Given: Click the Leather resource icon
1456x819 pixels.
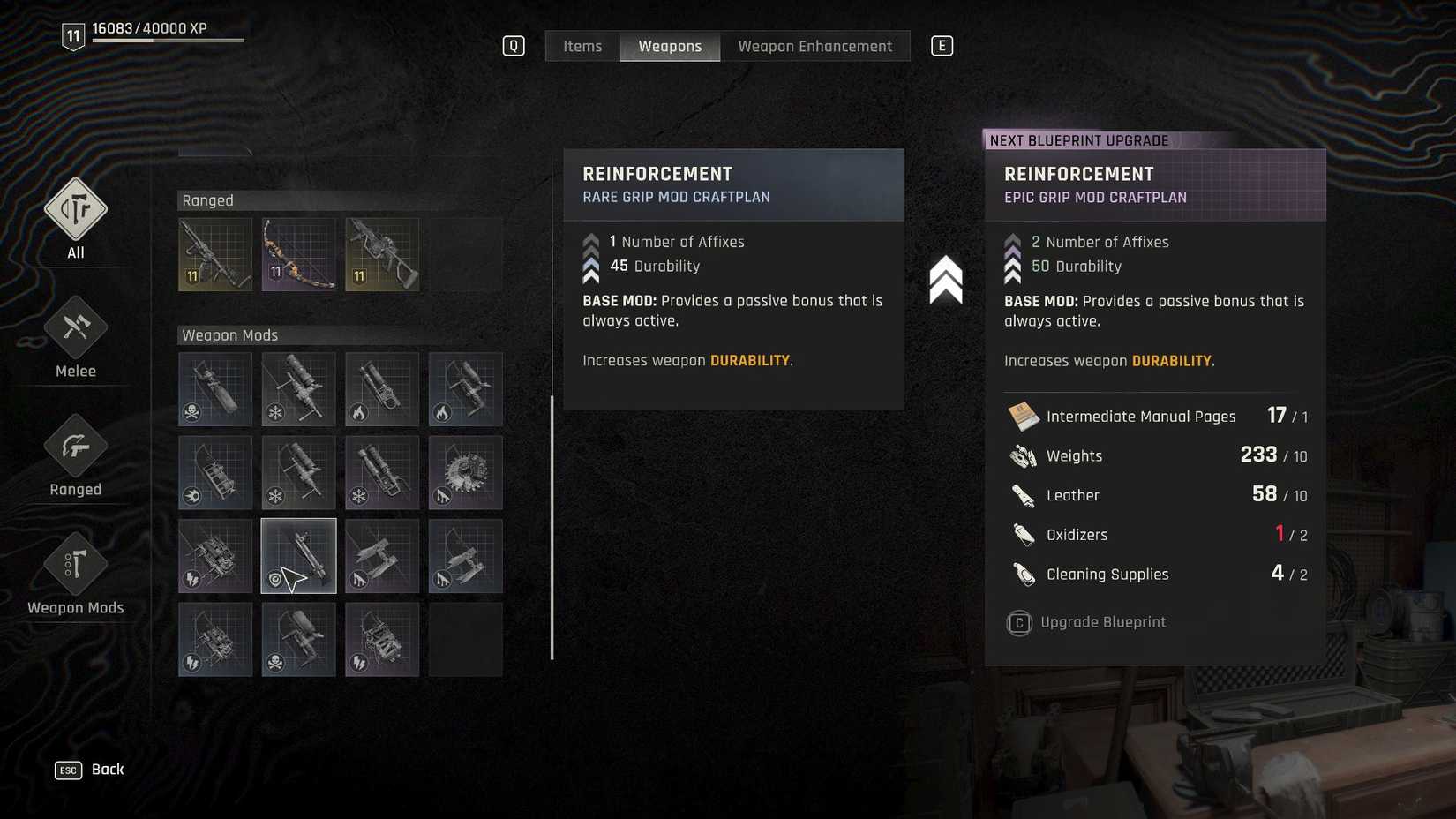Looking at the screenshot, I should click(x=1023, y=495).
